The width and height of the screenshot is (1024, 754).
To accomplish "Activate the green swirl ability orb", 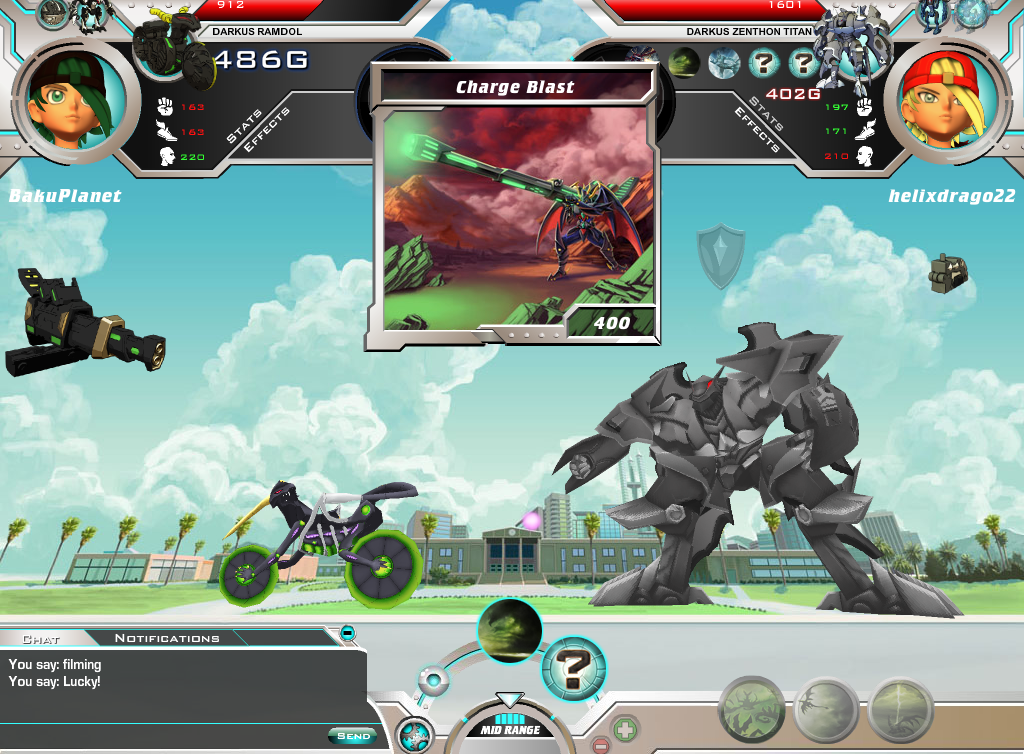I will pyautogui.click(x=510, y=630).
